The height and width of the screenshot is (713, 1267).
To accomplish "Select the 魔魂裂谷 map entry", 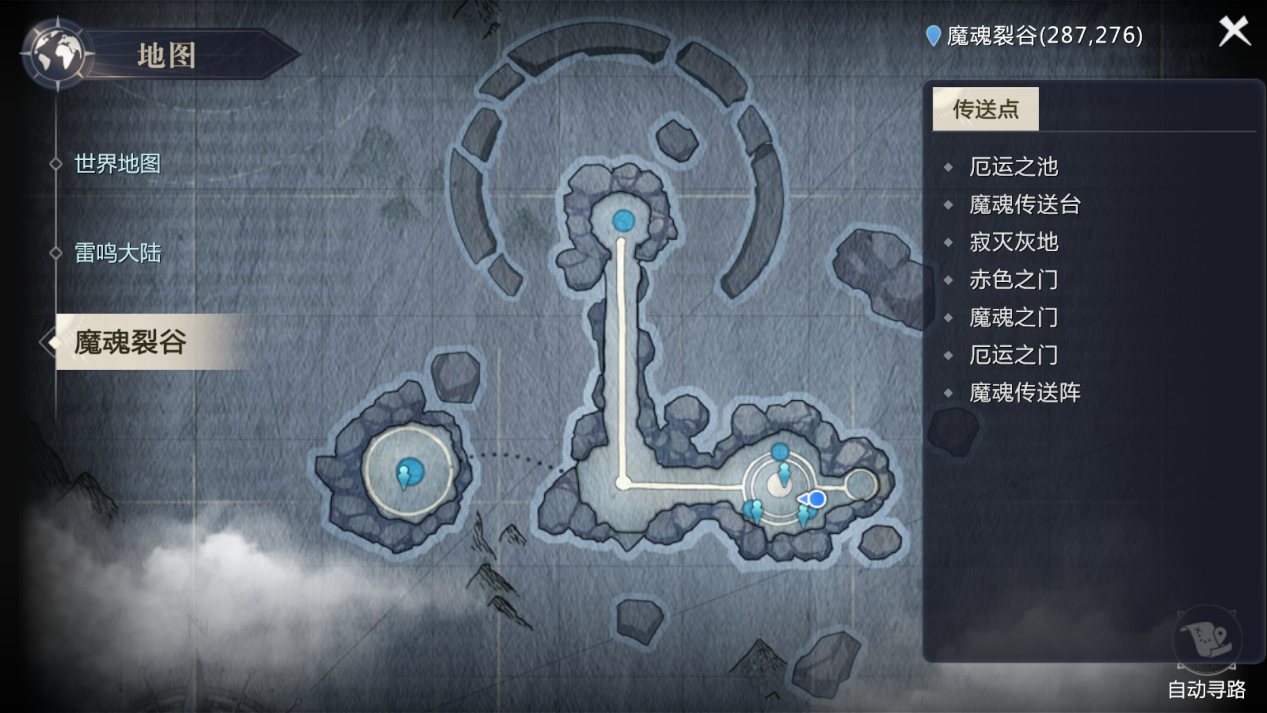I will pyautogui.click(x=131, y=342).
